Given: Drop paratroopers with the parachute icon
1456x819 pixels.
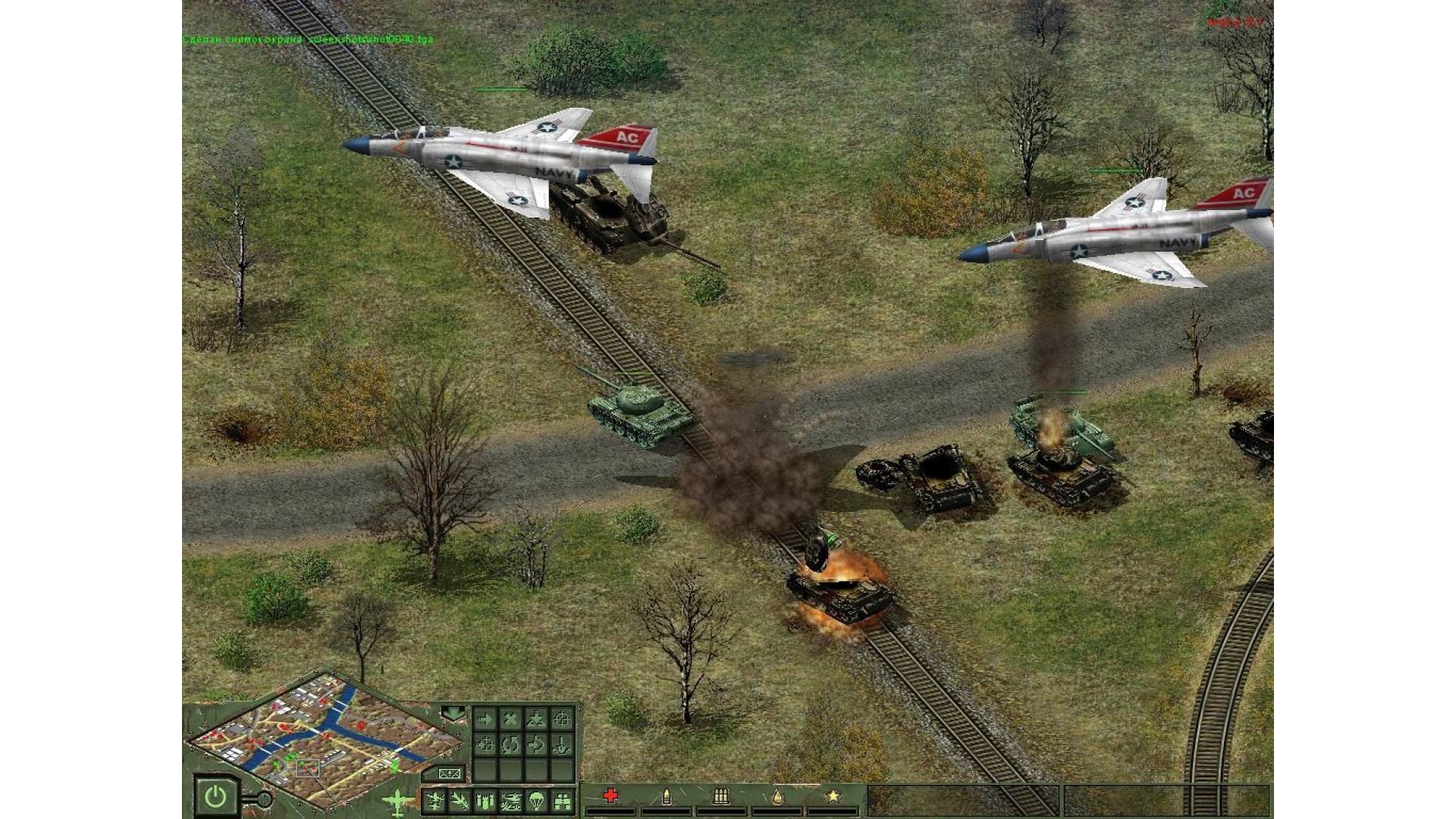Looking at the screenshot, I should [x=536, y=800].
